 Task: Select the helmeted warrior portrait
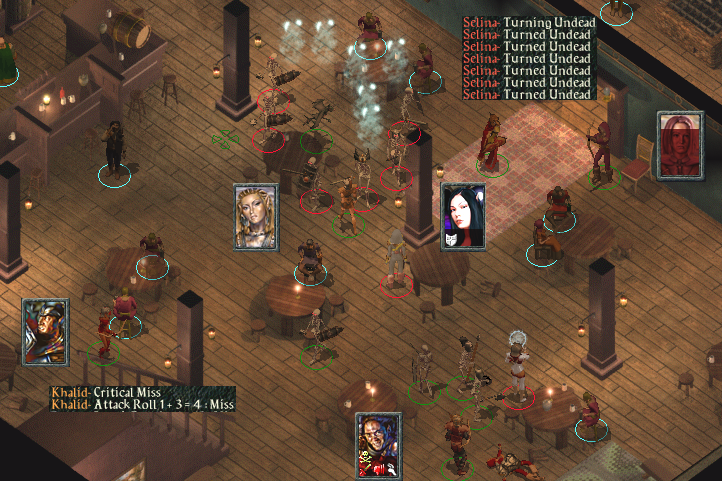click(45, 332)
